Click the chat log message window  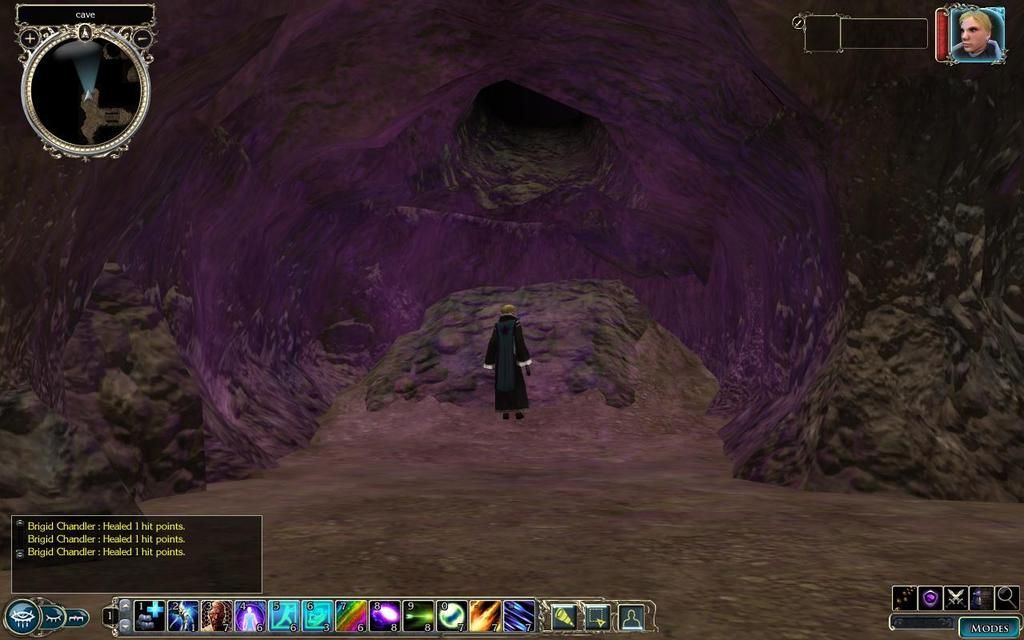point(137,553)
